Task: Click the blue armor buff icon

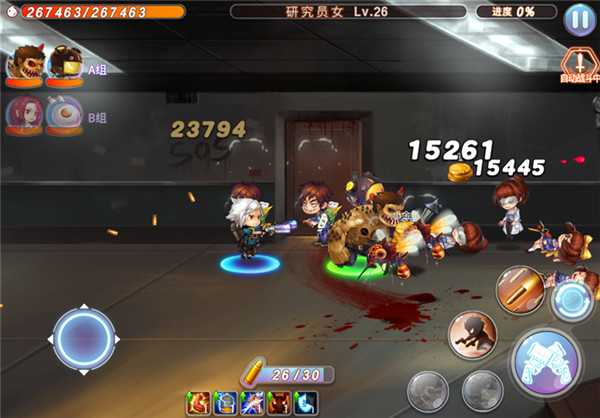Action: (x=224, y=403)
